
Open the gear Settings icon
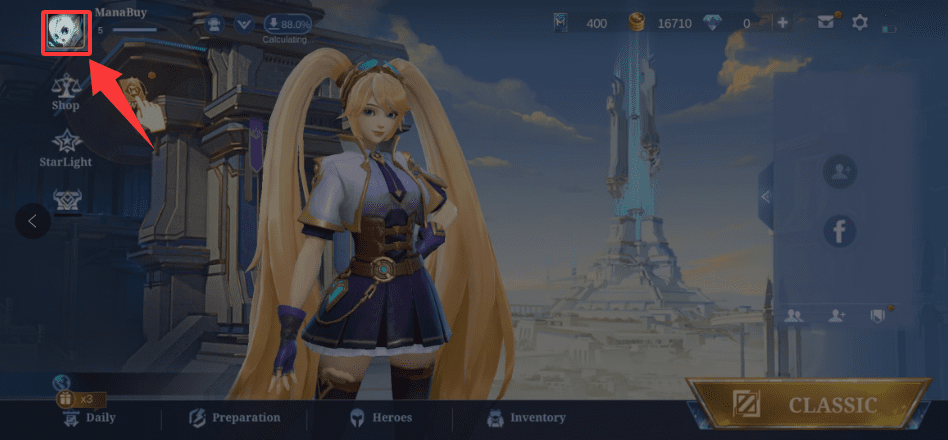(x=859, y=22)
